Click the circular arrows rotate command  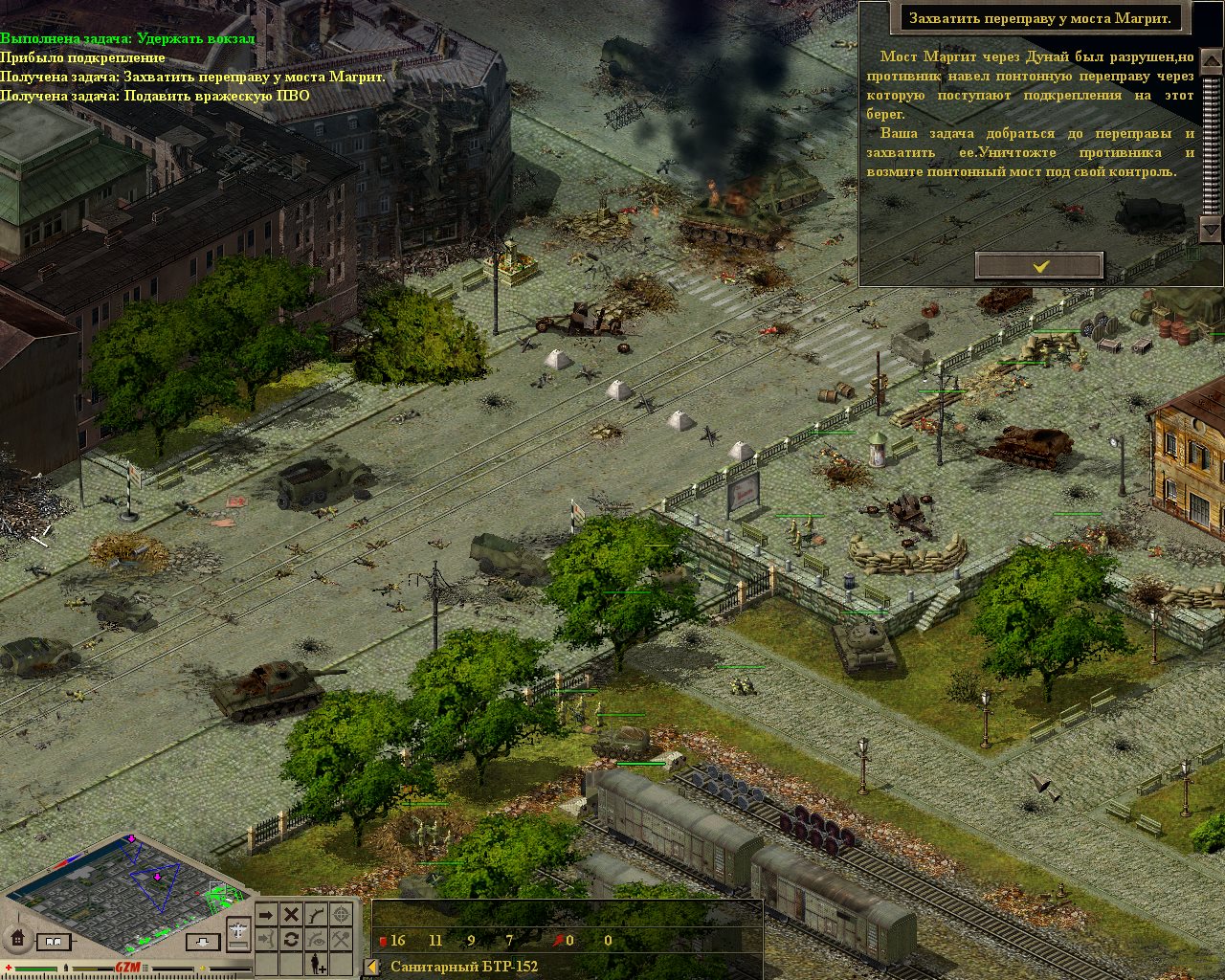(x=291, y=940)
